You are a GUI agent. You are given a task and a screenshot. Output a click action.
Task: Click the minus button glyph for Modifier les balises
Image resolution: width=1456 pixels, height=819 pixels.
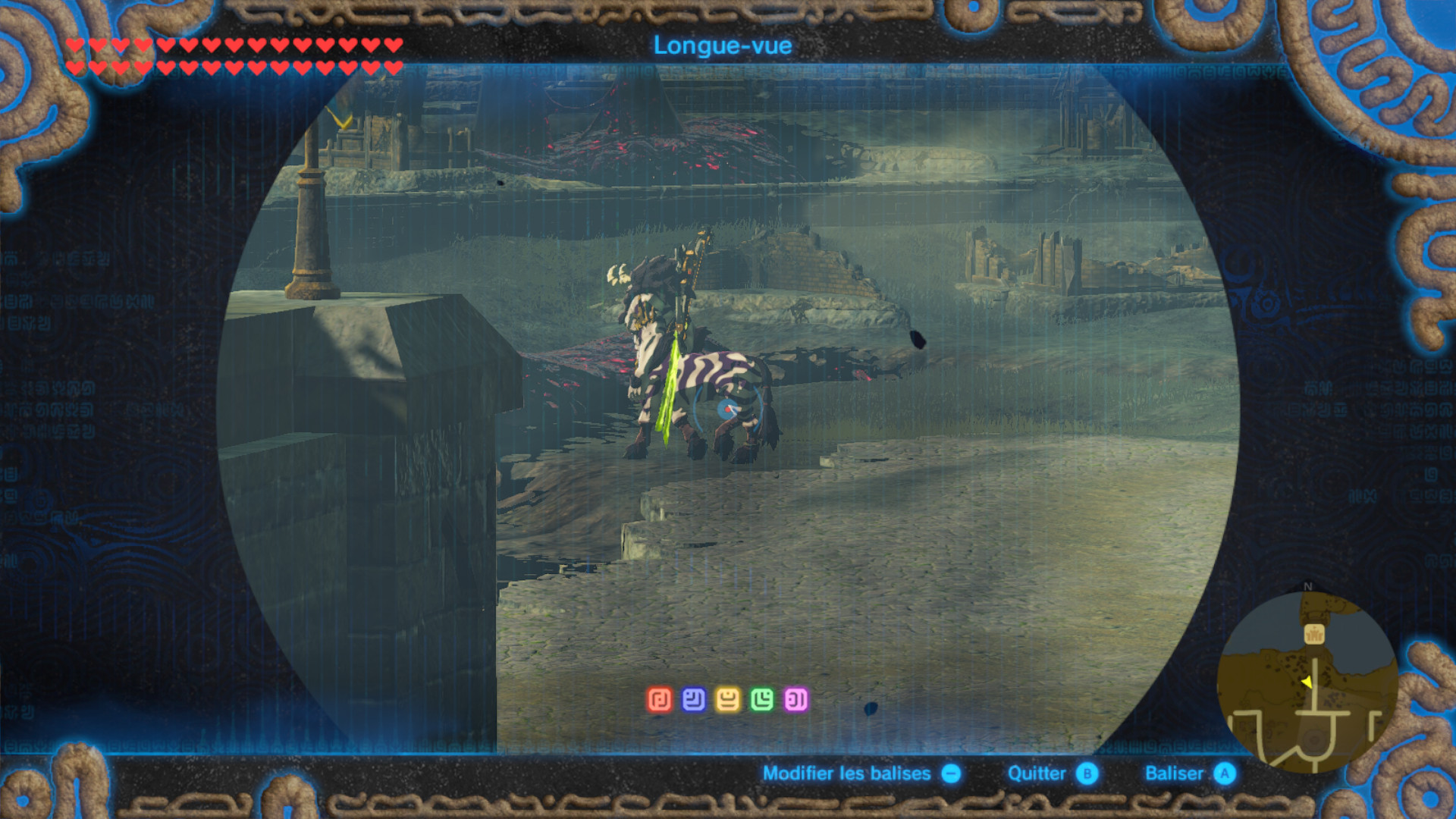coord(951,773)
